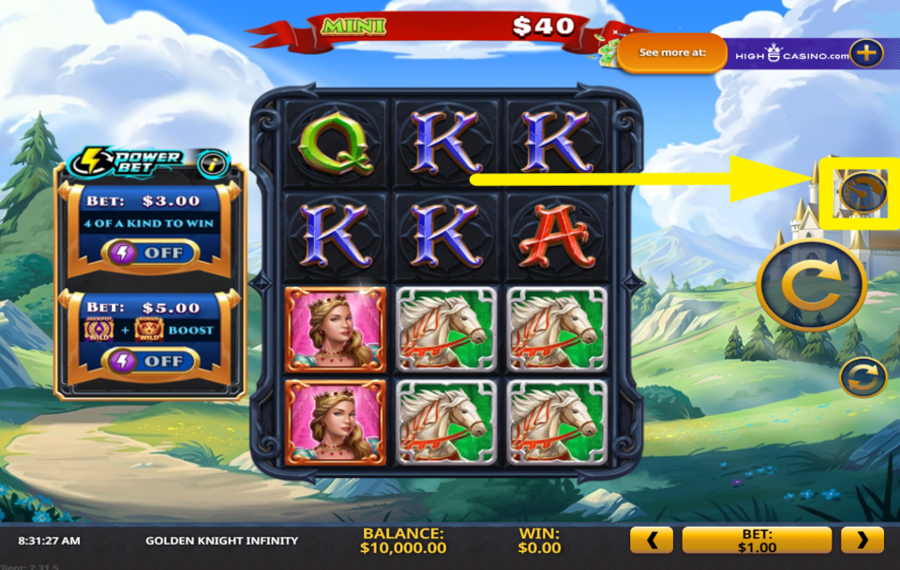Toggle the speedometer turbo spin button
Viewport: 900px width, 570px height.
click(862, 192)
